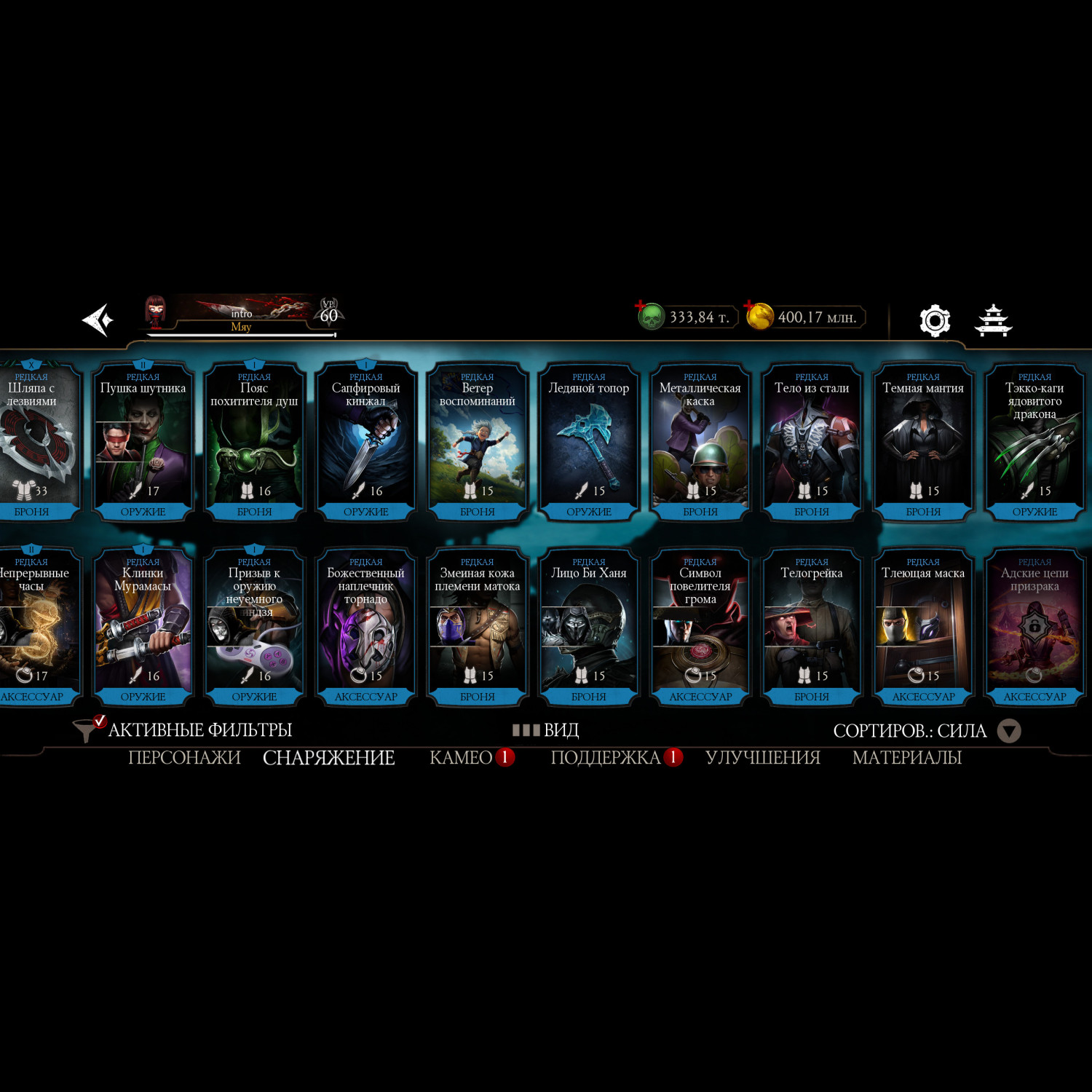Choose the Пушка шутника weapon card
Viewport: 1092px width, 1092px height.
pos(143,442)
